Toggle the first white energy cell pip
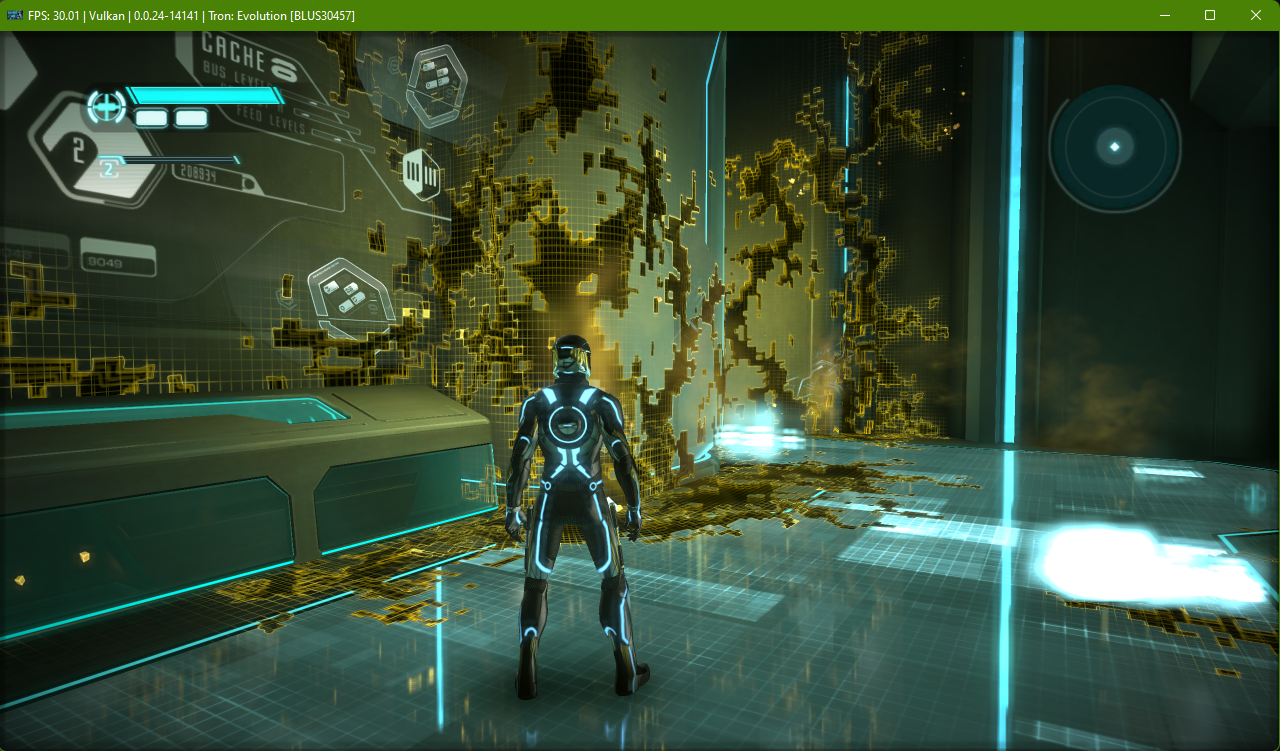The image size is (1280, 751). (151, 118)
